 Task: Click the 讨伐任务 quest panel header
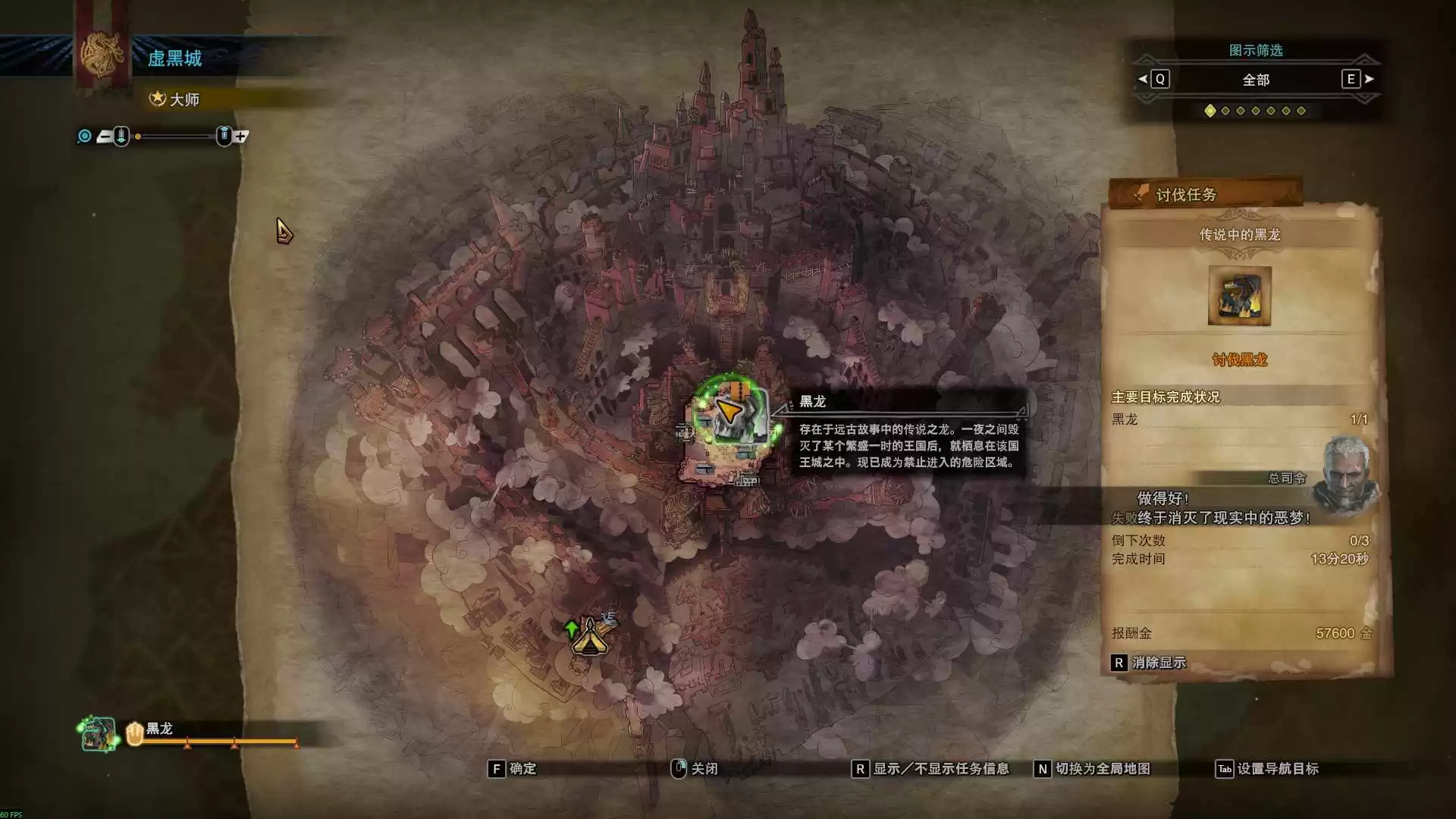point(1204,195)
